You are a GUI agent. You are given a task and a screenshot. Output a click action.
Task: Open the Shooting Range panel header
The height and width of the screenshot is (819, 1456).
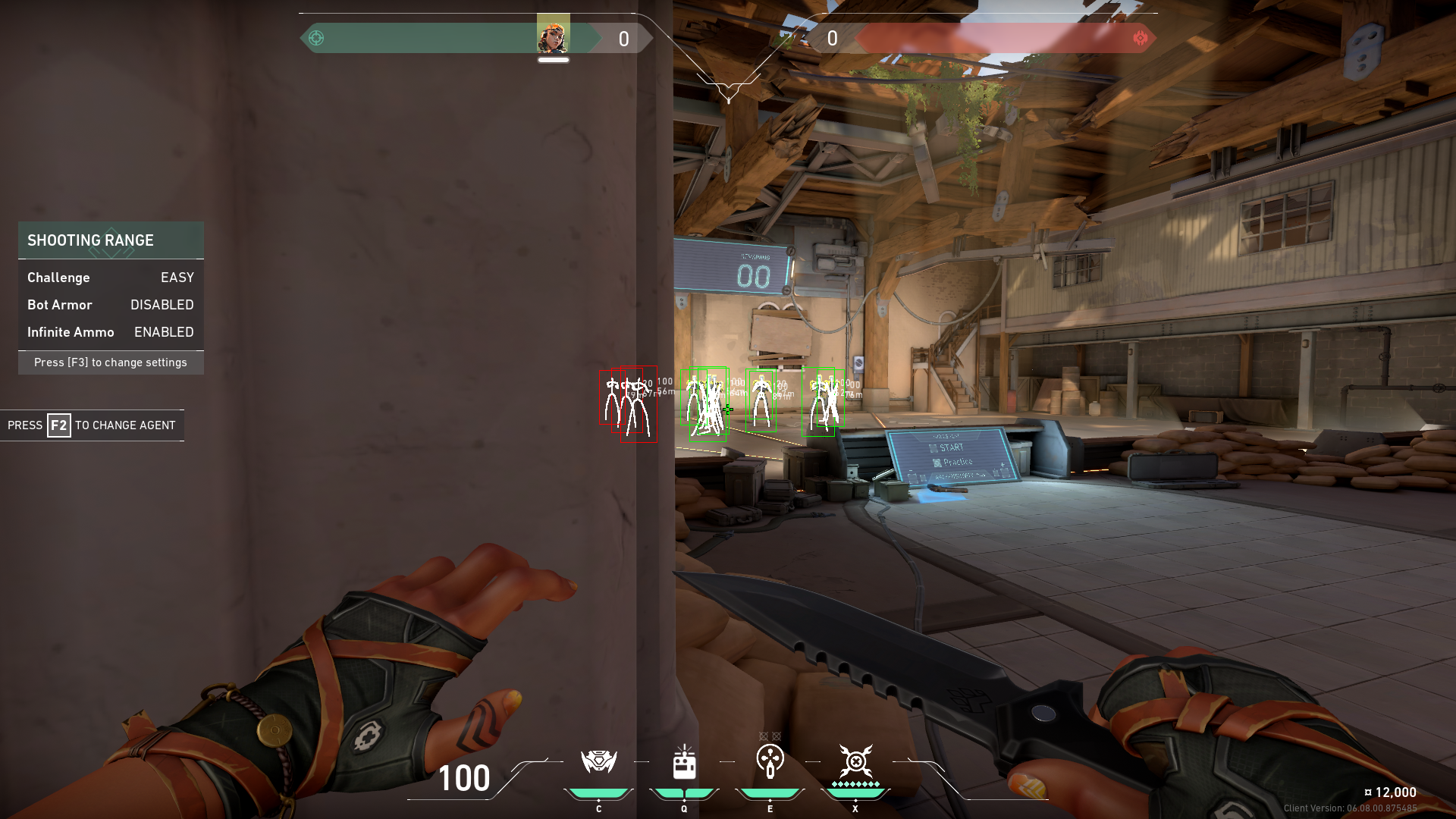point(111,240)
